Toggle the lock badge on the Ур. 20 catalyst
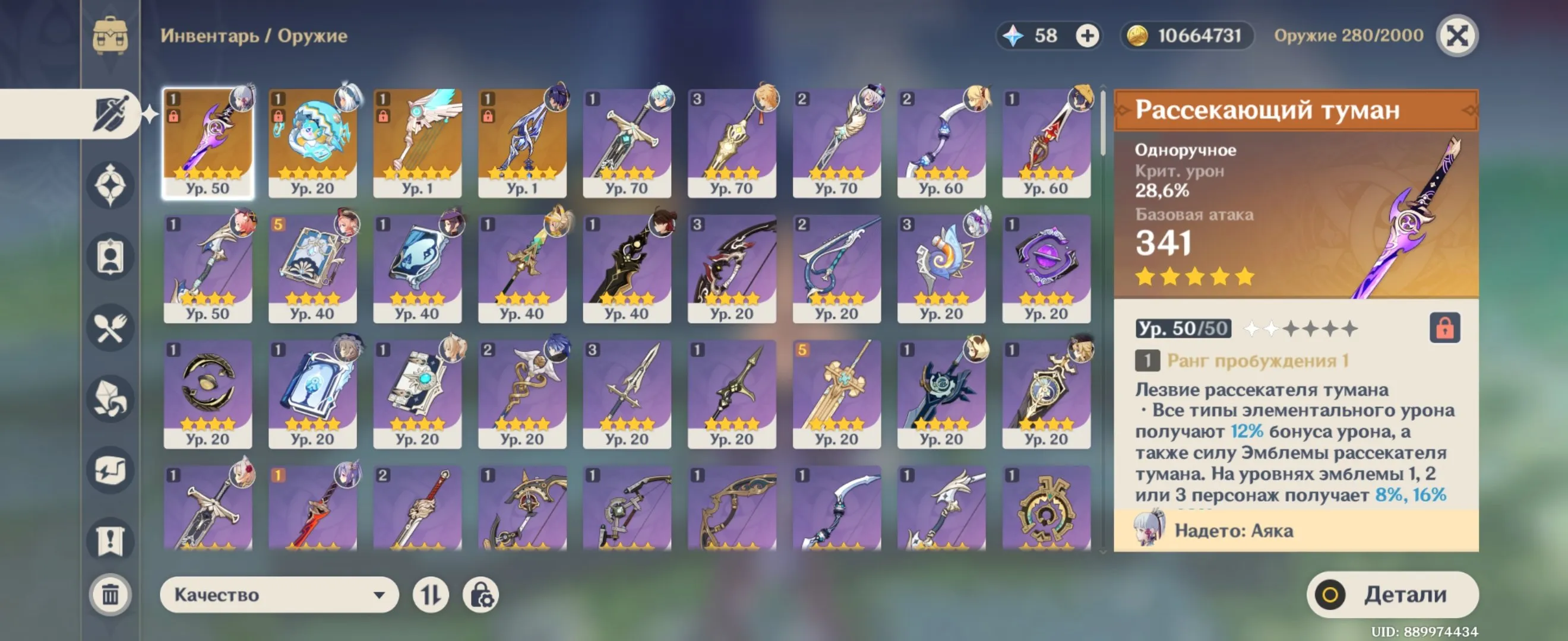Screen dimensions: 1568x641 (279, 118)
